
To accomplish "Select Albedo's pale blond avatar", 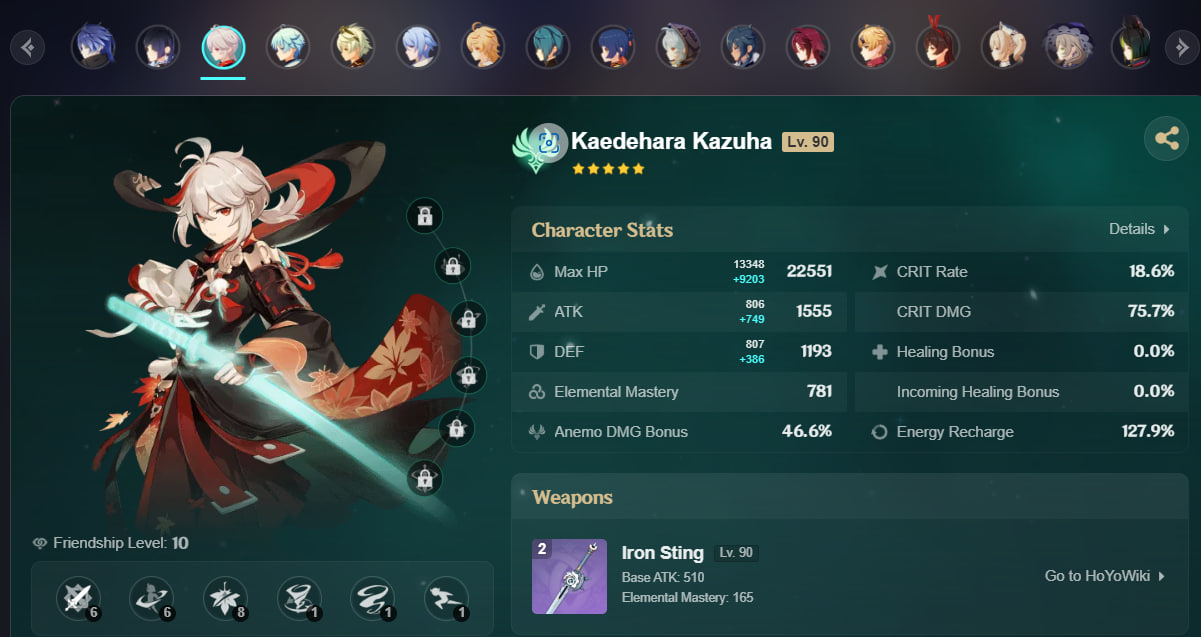I will coord(353,46).
